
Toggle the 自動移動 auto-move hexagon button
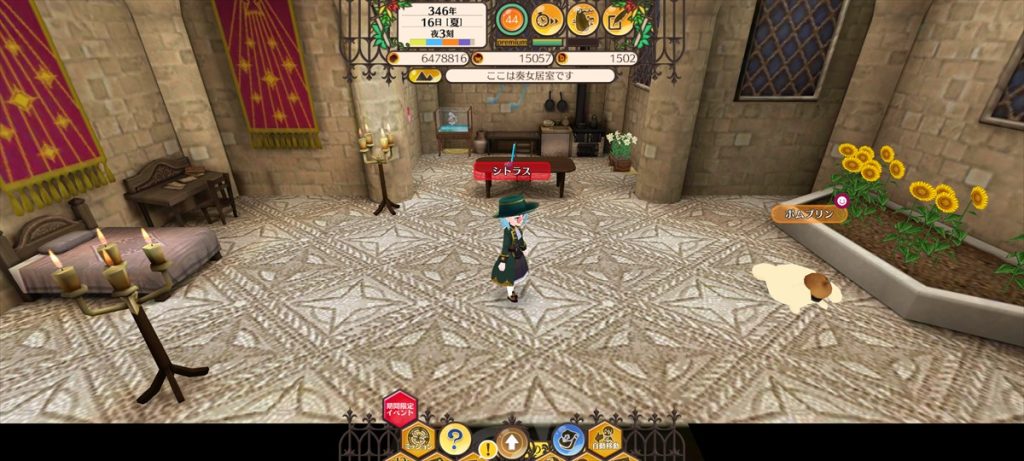[604, 436]
